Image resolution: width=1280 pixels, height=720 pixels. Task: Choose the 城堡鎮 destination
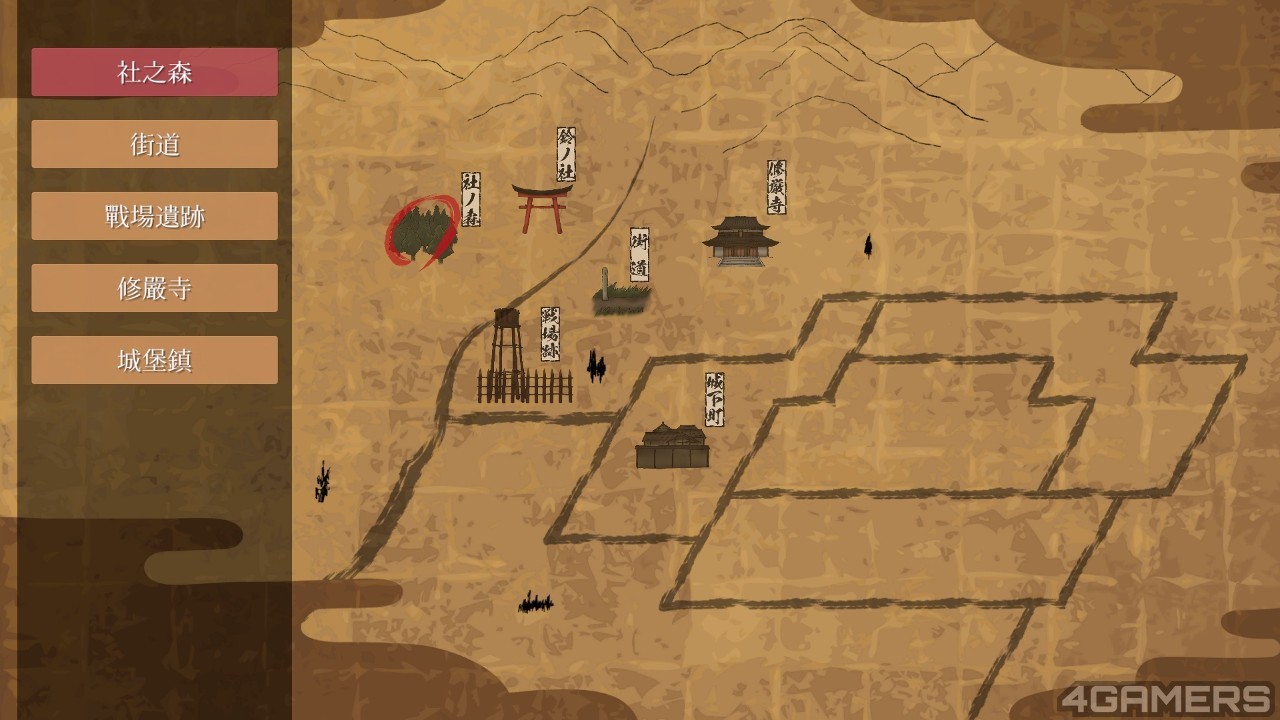click(154, 360)
